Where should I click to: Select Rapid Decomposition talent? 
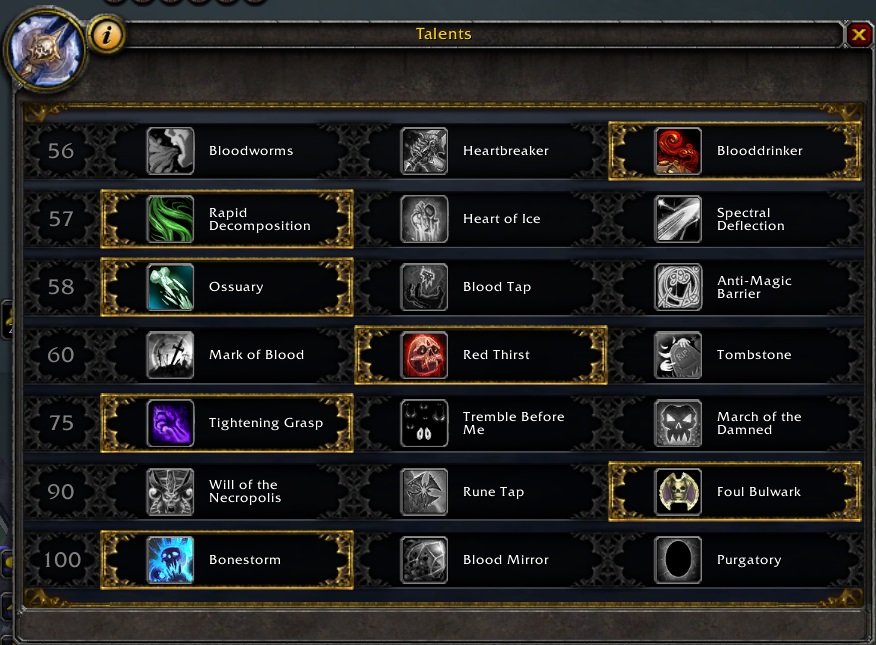[x=227, y=219]
